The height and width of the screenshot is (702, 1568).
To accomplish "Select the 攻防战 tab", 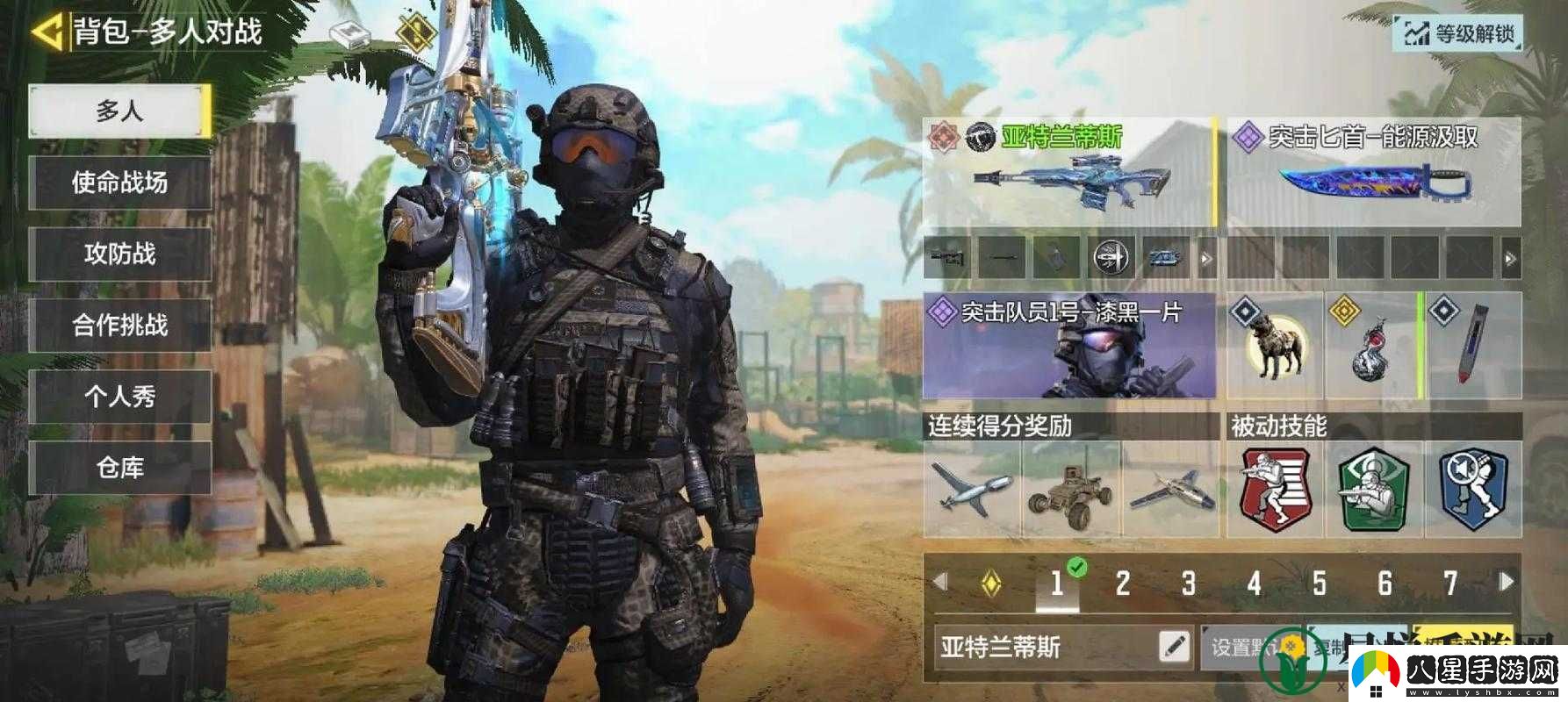I will point(119,254).
